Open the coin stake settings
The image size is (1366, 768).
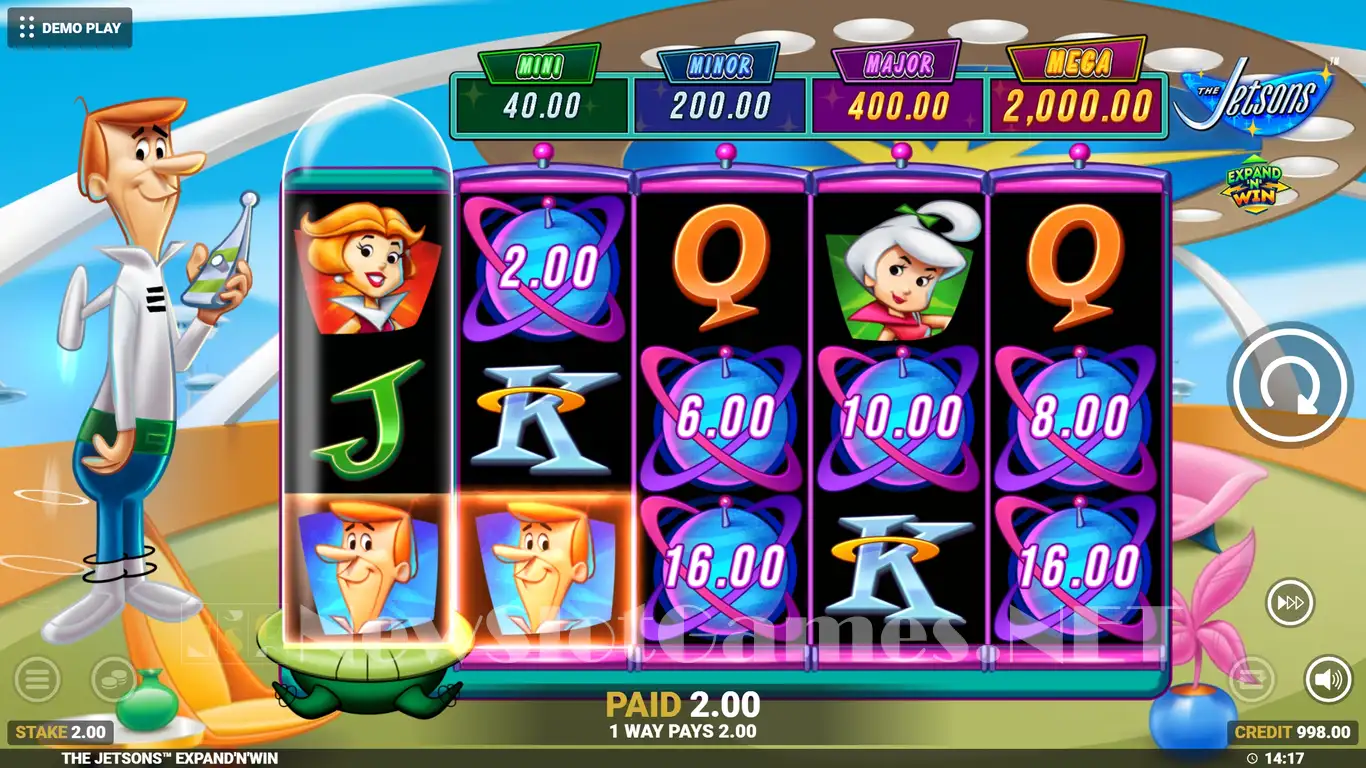coord(113,680)
